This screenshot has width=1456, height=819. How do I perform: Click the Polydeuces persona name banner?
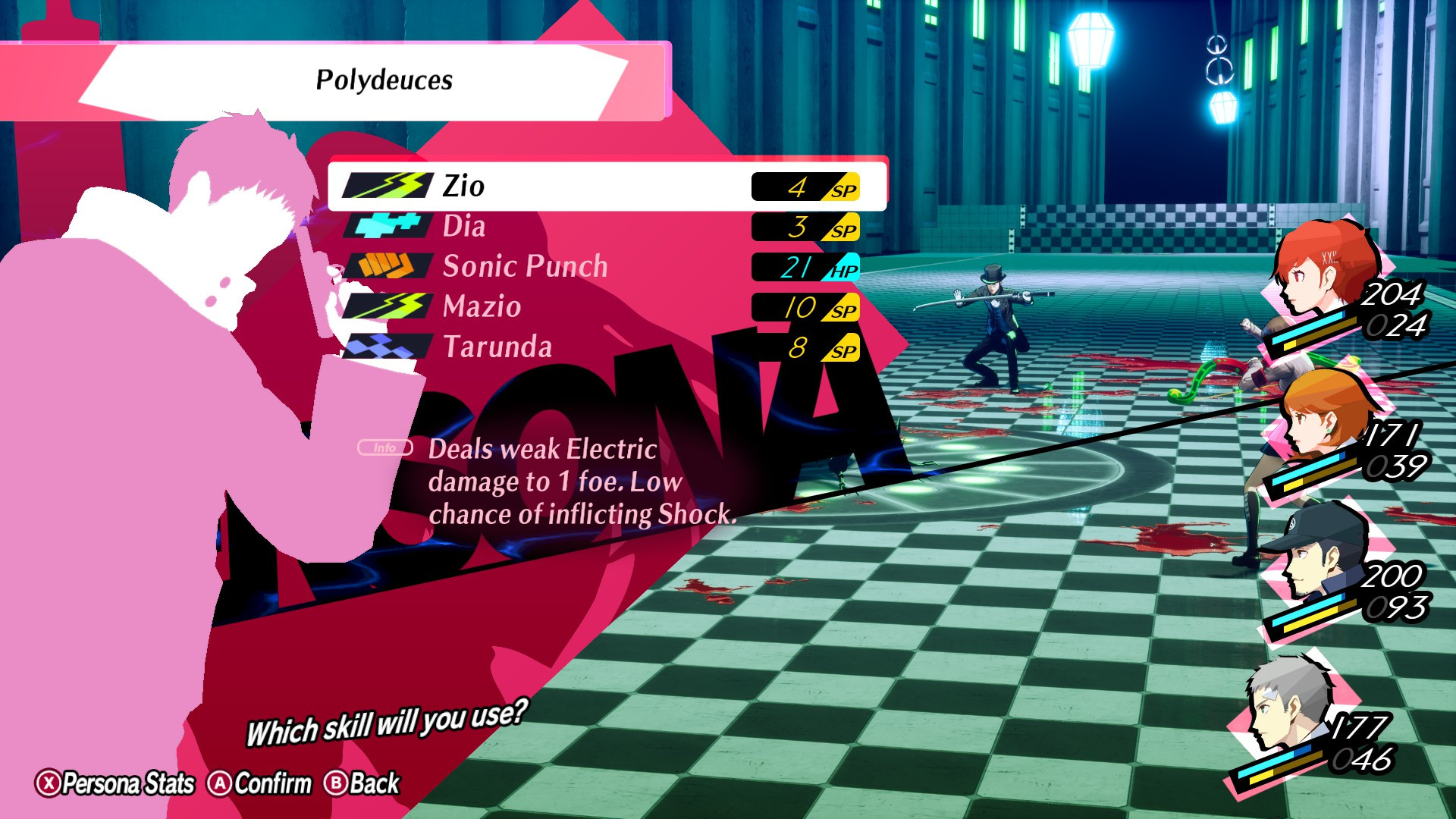383,78
